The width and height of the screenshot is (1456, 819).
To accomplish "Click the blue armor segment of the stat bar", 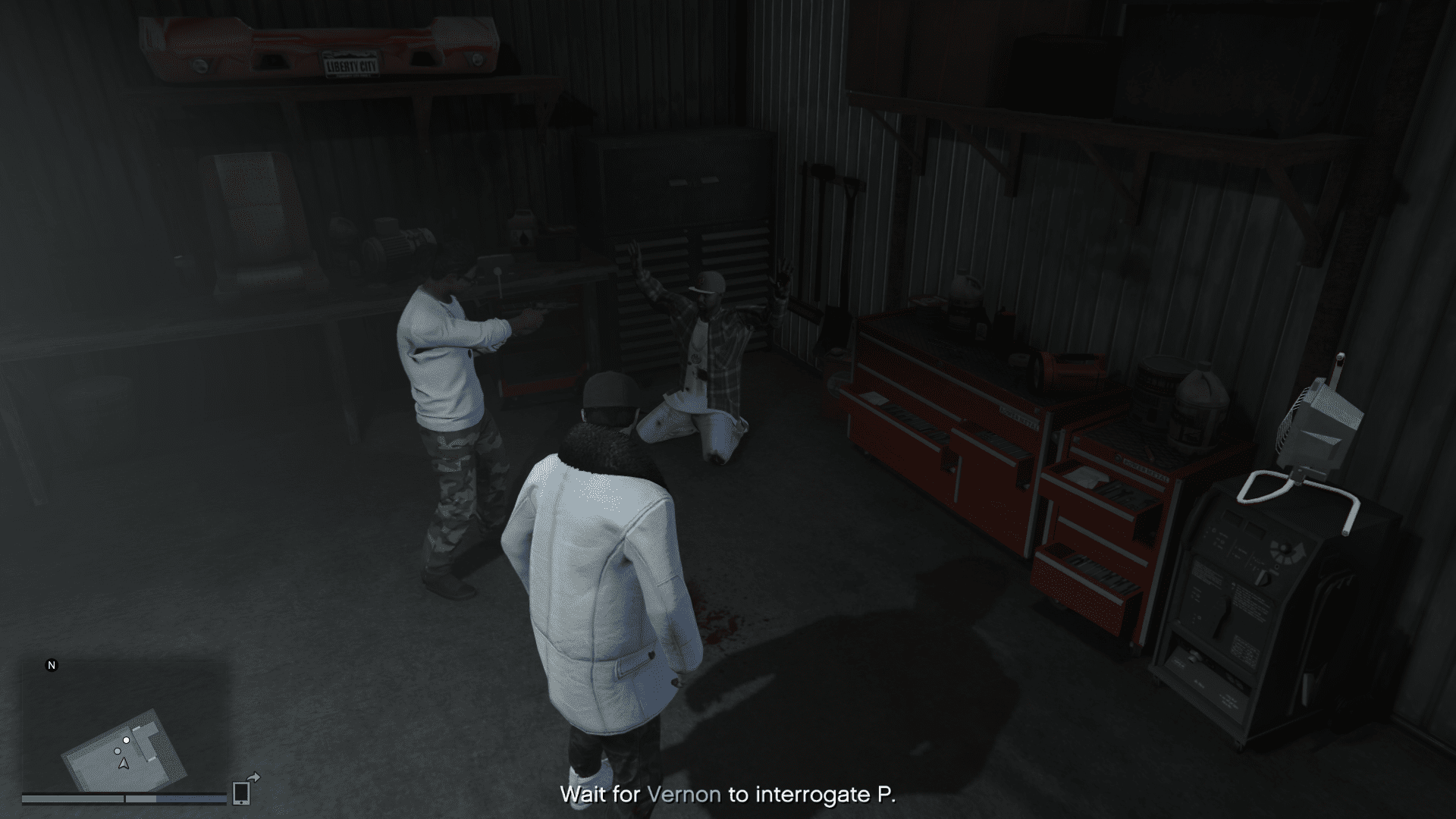I will click(190, 799).
